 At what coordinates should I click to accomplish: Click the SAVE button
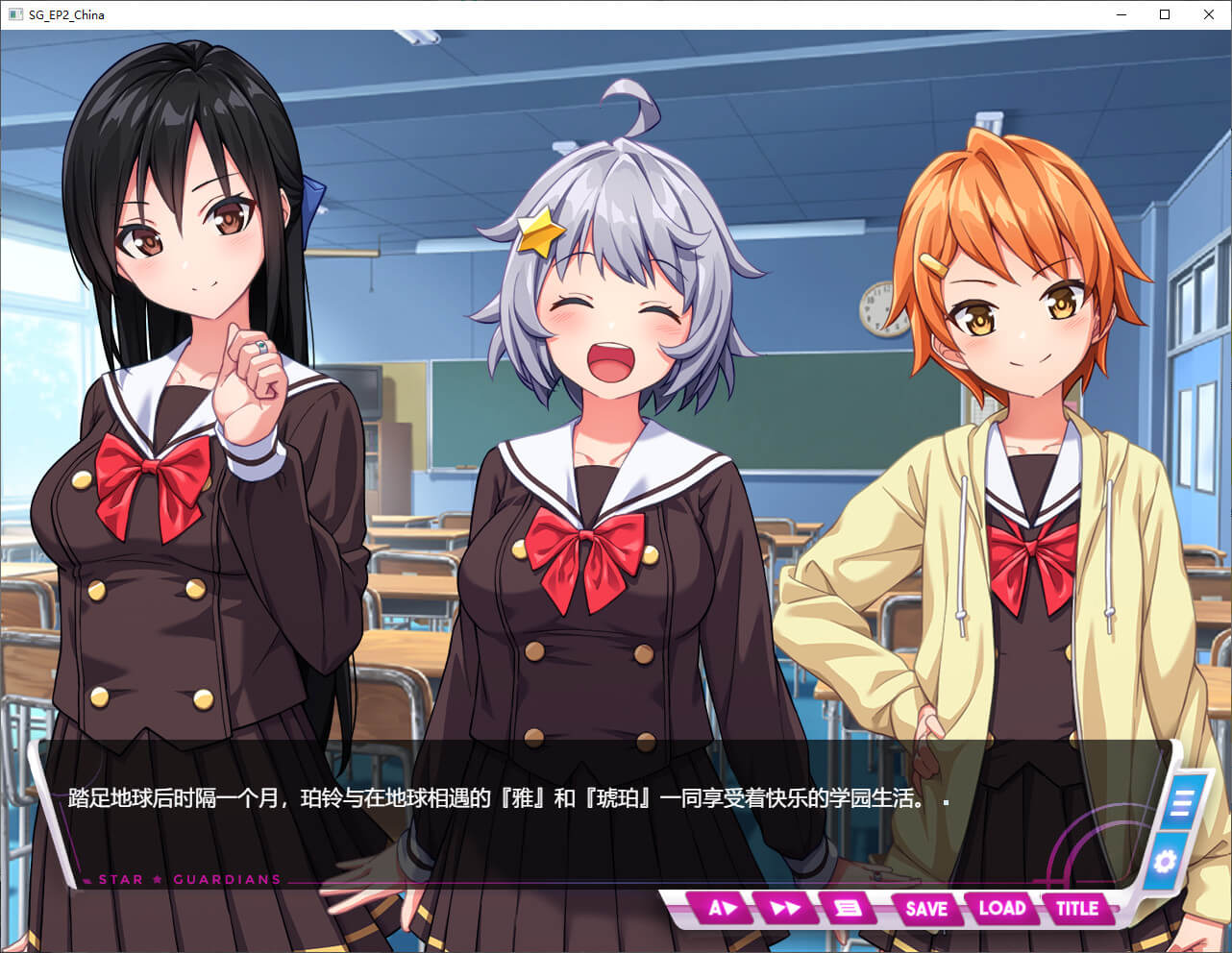(x=925, y=908)
